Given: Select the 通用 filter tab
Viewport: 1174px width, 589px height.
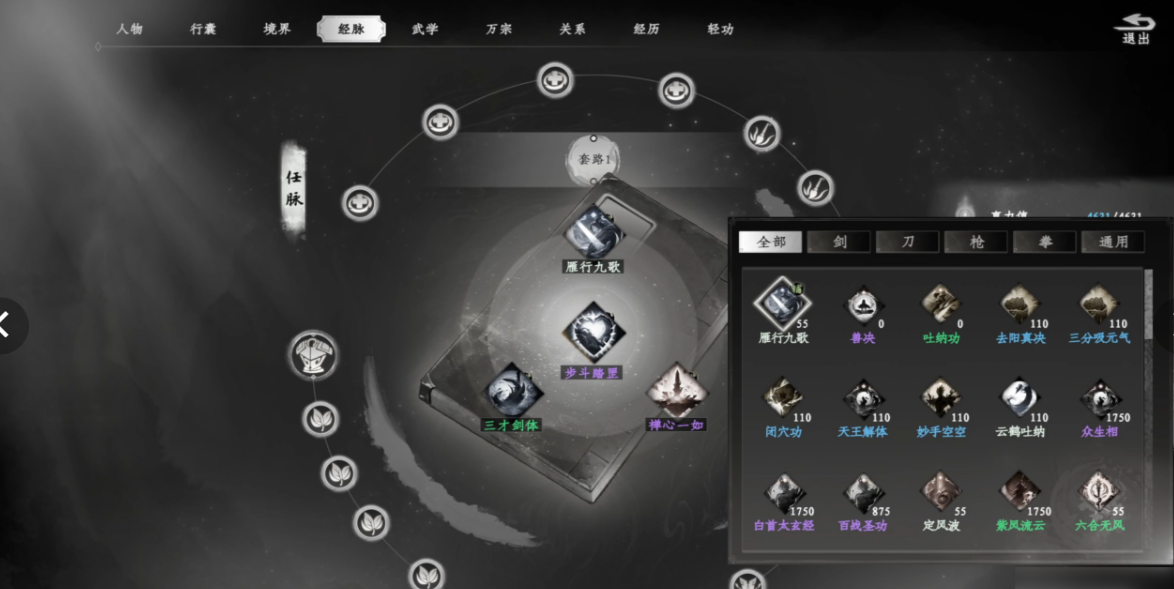Looking at the screenshot, I should [1113, 242].
